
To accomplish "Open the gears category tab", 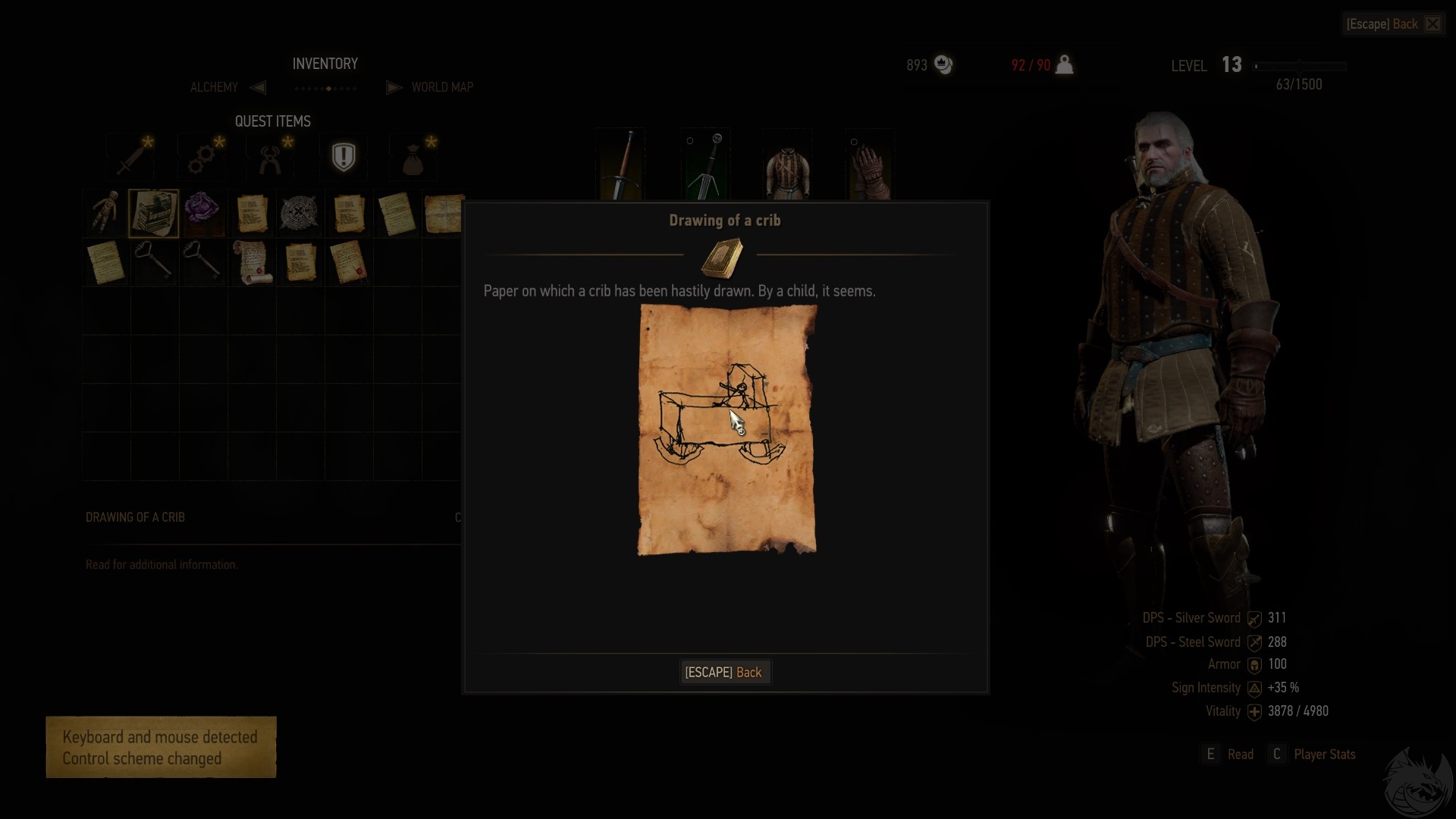I will [x=202, y=157].
